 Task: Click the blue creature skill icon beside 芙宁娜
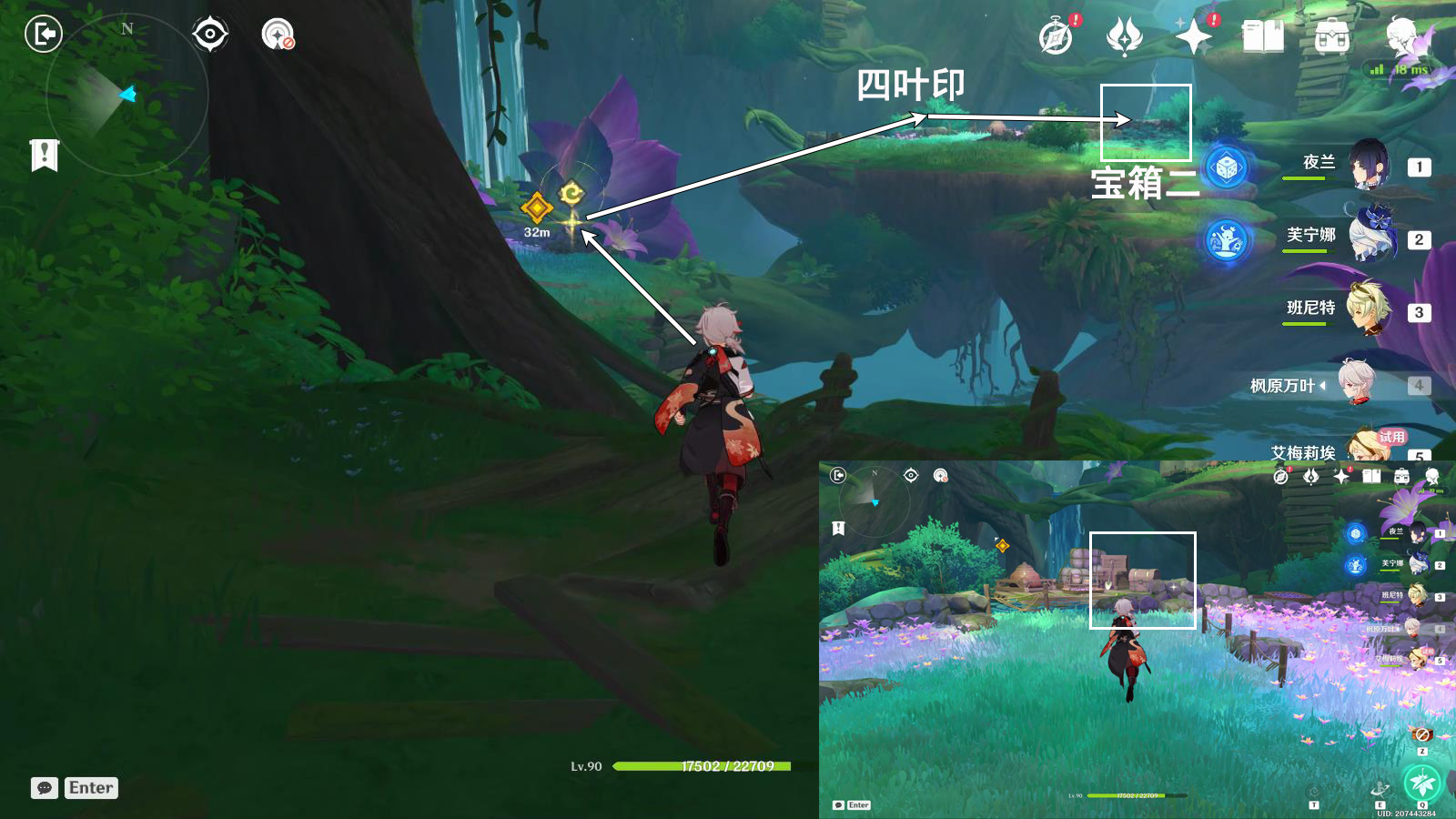point(1228,241)
